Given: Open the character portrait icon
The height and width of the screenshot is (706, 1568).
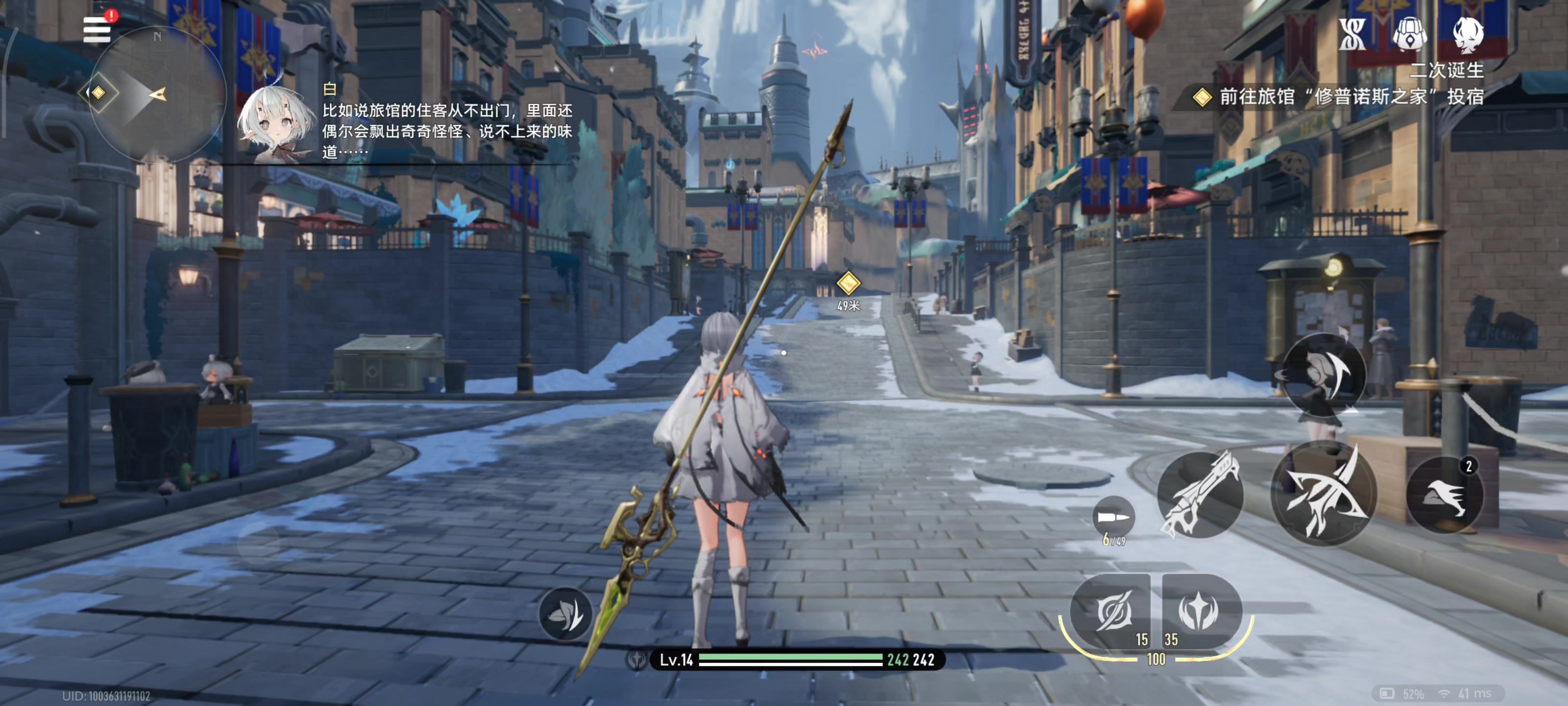Looking at the screenshot, I should tap(1467, 34).
